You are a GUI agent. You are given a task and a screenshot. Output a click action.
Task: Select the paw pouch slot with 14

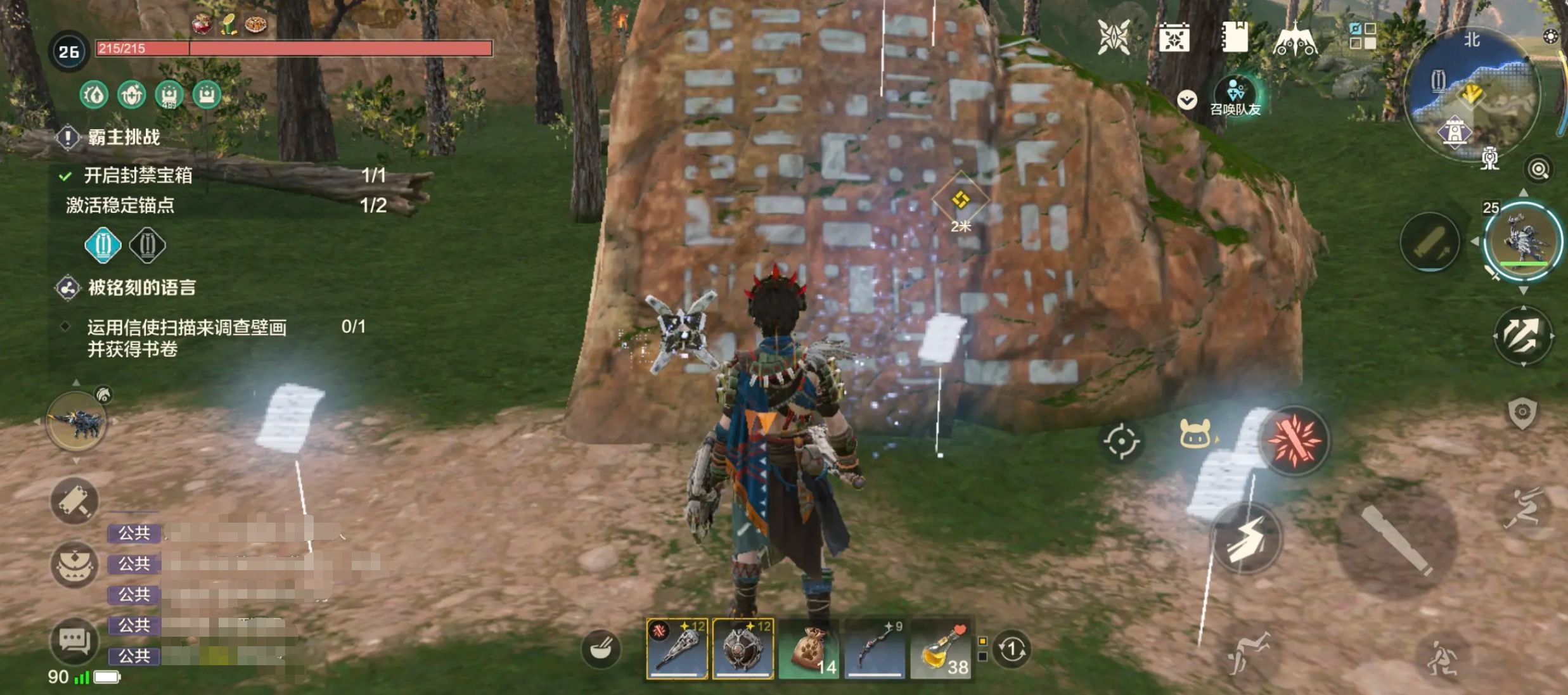coord(809,649)
